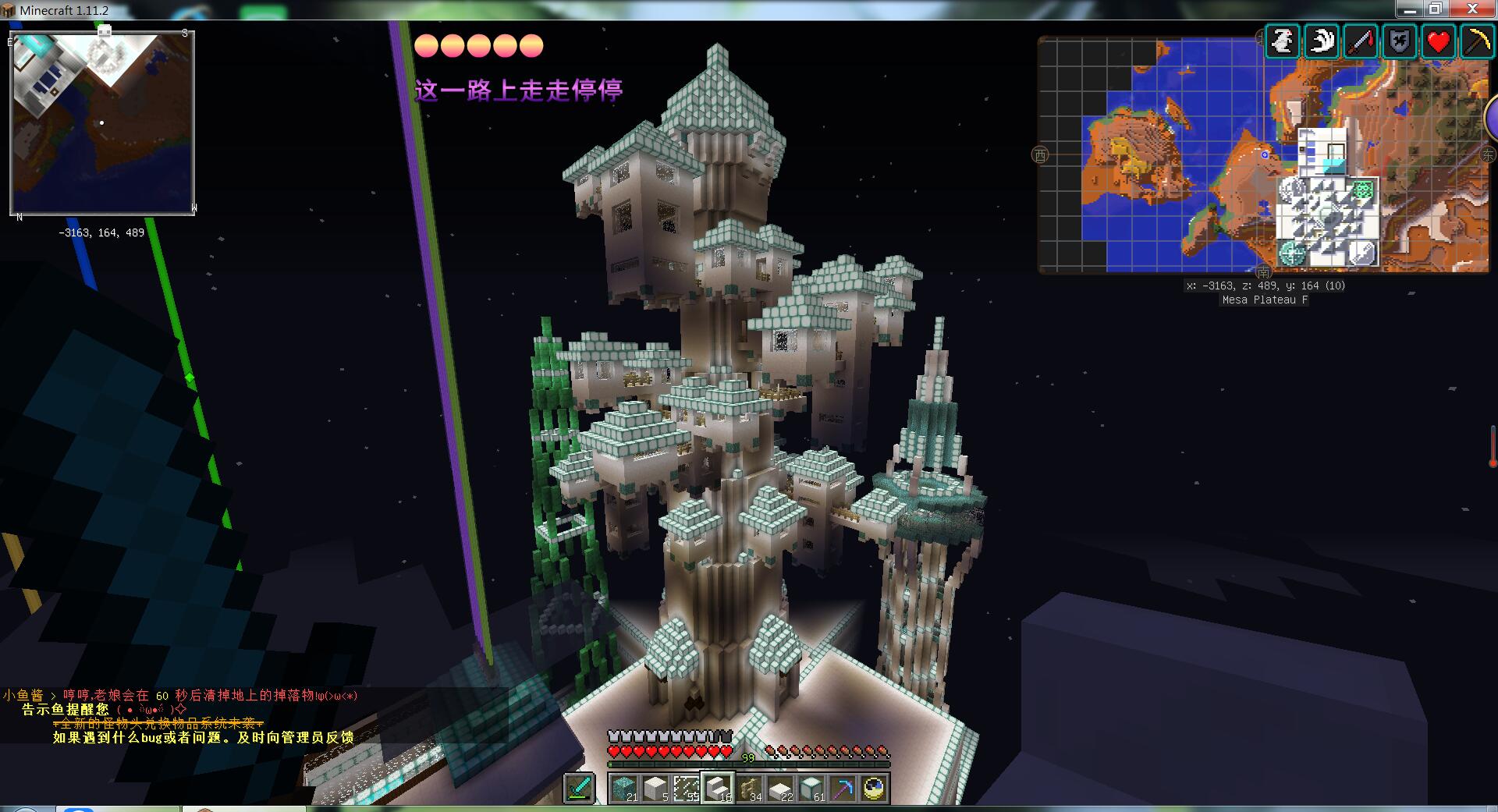
Task: Select the diamond sword offhand slot
Action: pyautogui.click(x=579, y=787)
